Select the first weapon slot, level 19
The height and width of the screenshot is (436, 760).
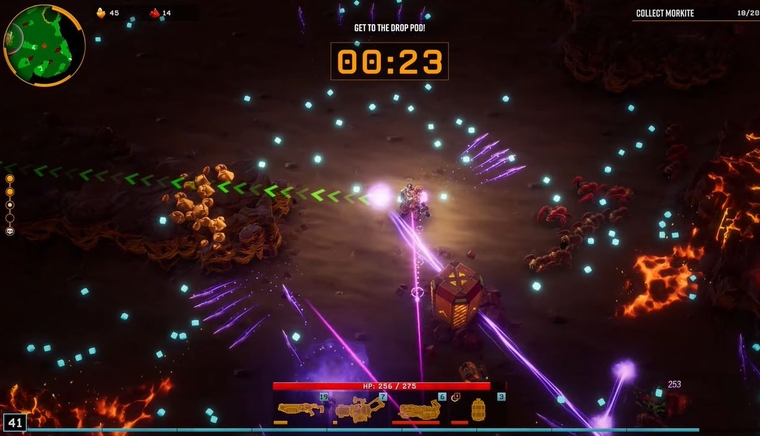300,408
